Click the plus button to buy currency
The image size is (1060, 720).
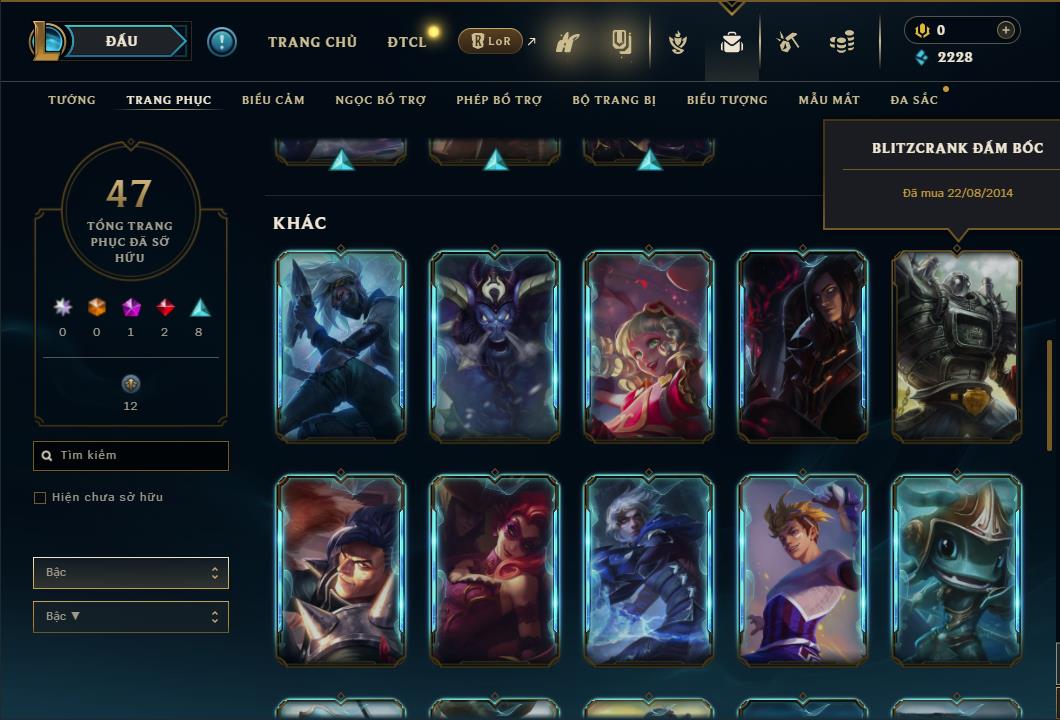1006,30
